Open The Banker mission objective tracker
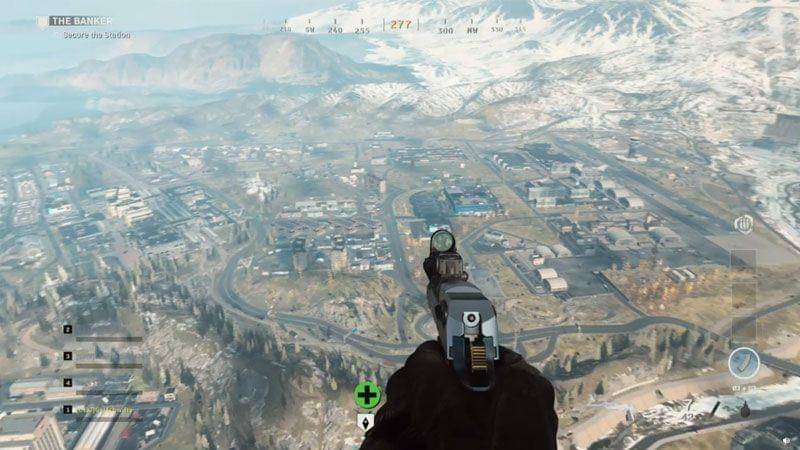 coord(82,21)
